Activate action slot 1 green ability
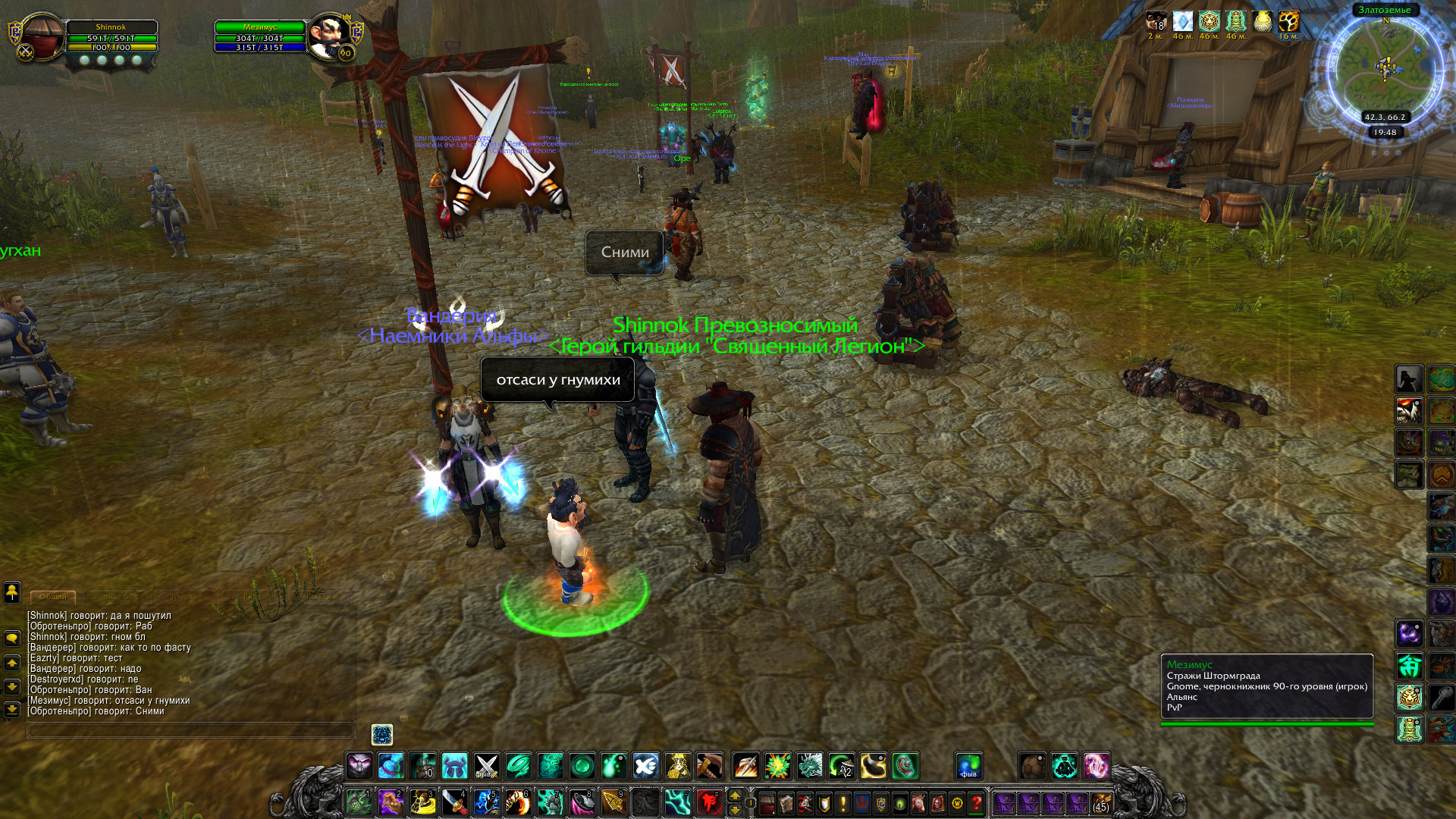 (359, 802)
